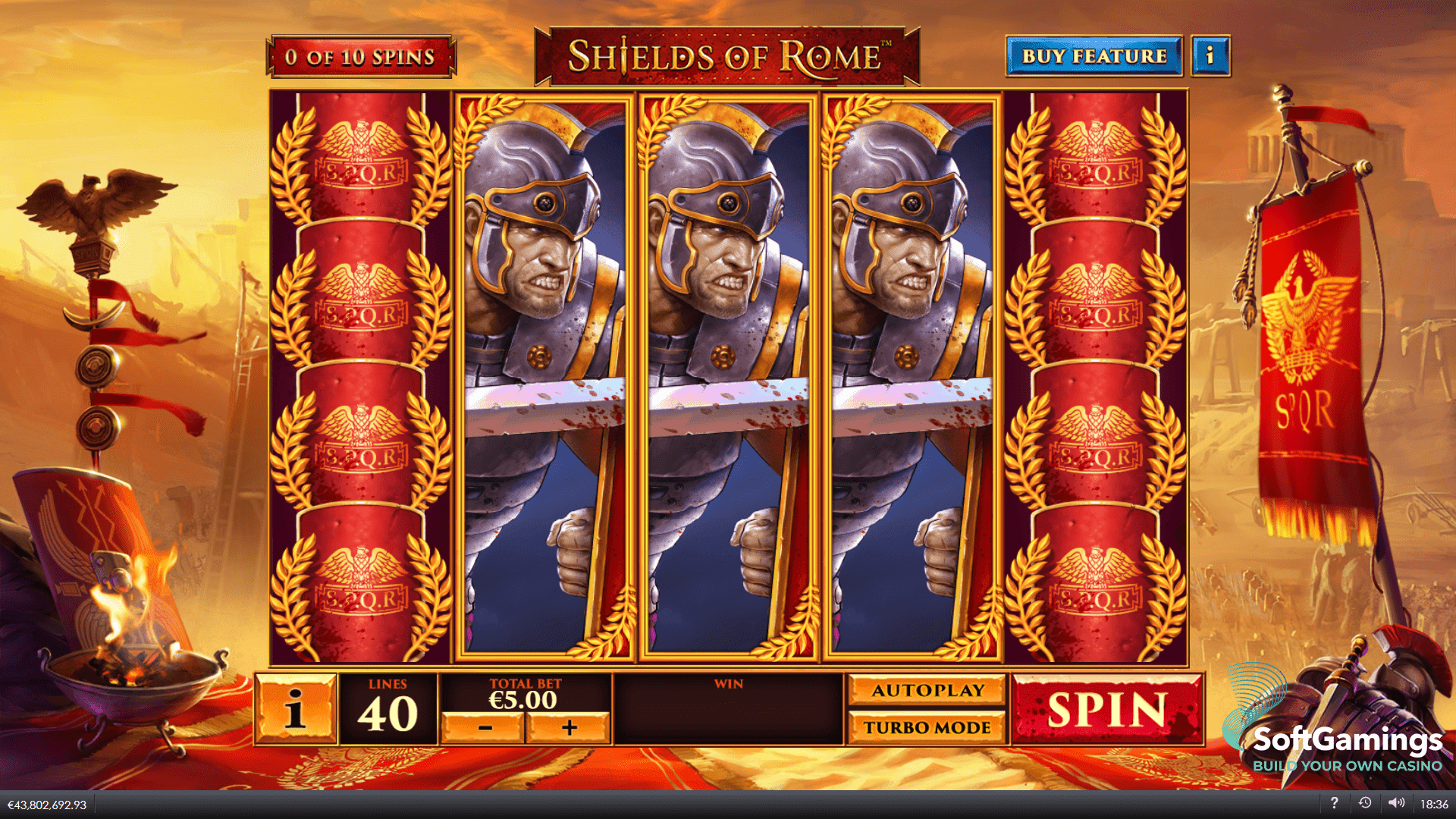Screen dimensions: 1456x819
Task: Toggle the system sound in the taskbar
Action: click(x=1398, y=802)
